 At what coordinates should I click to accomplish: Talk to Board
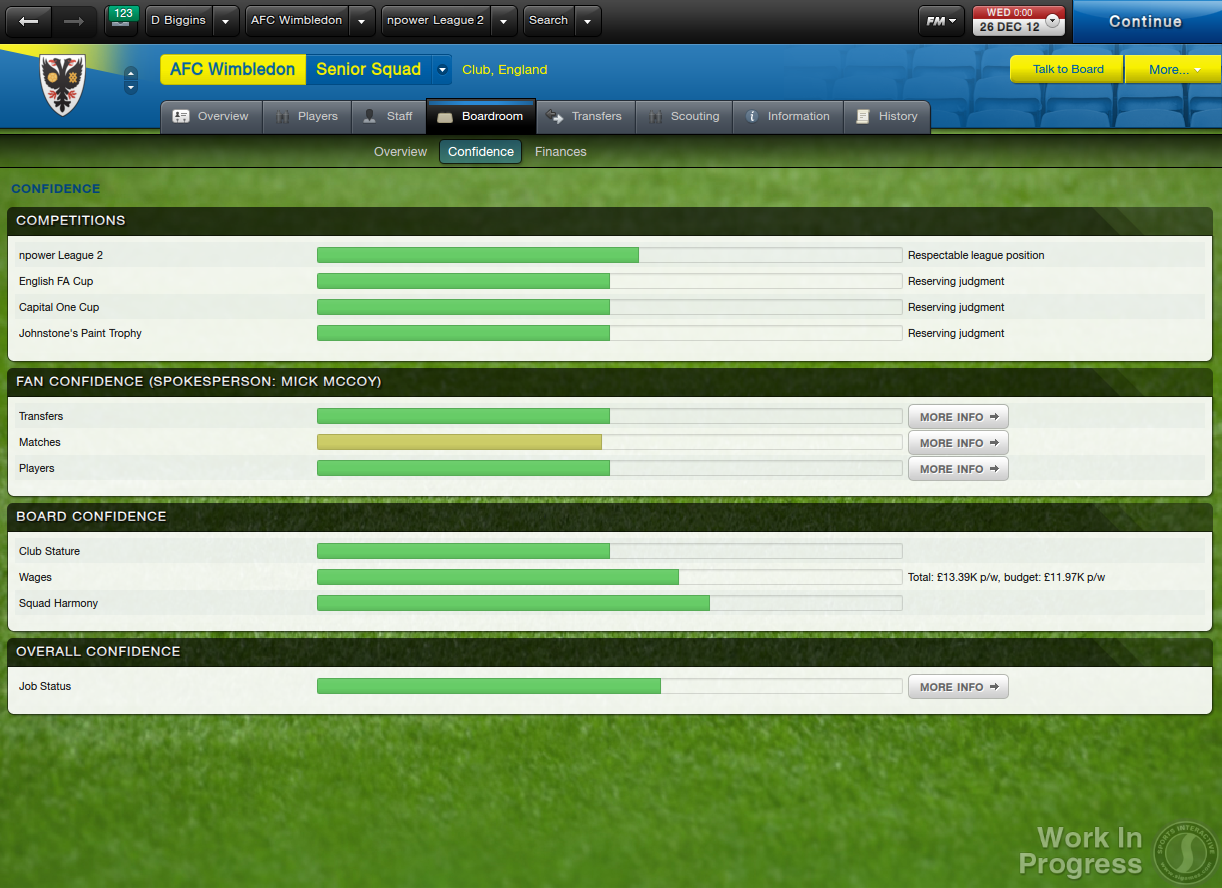point(1067,69)
